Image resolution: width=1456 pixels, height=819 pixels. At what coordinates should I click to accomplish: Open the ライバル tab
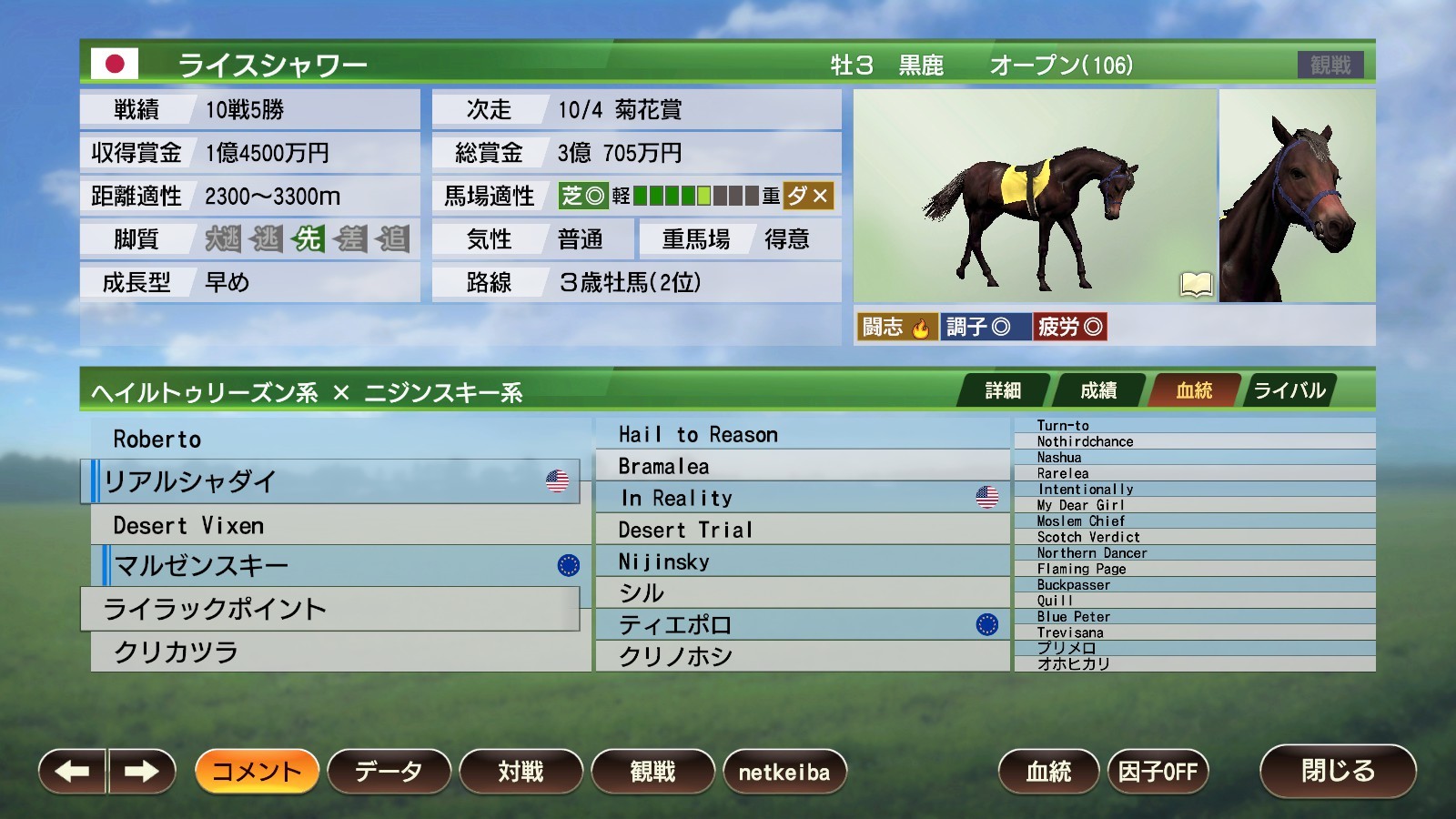(1289, 389)
